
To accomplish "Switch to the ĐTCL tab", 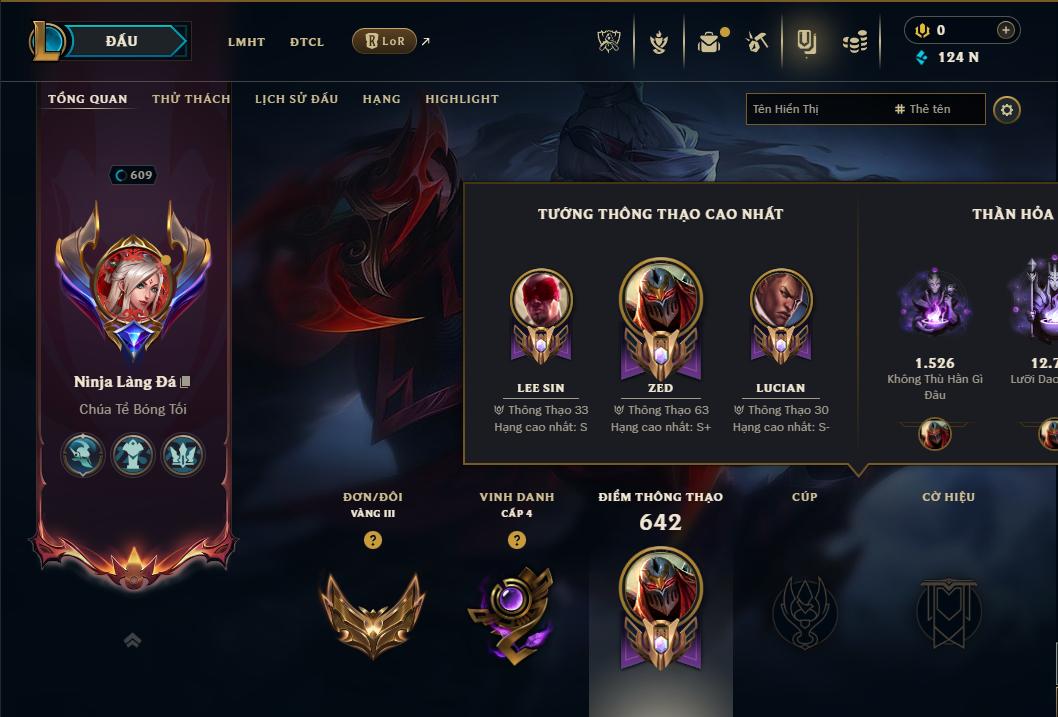I will pyautogui.click(x=307, y=42).
